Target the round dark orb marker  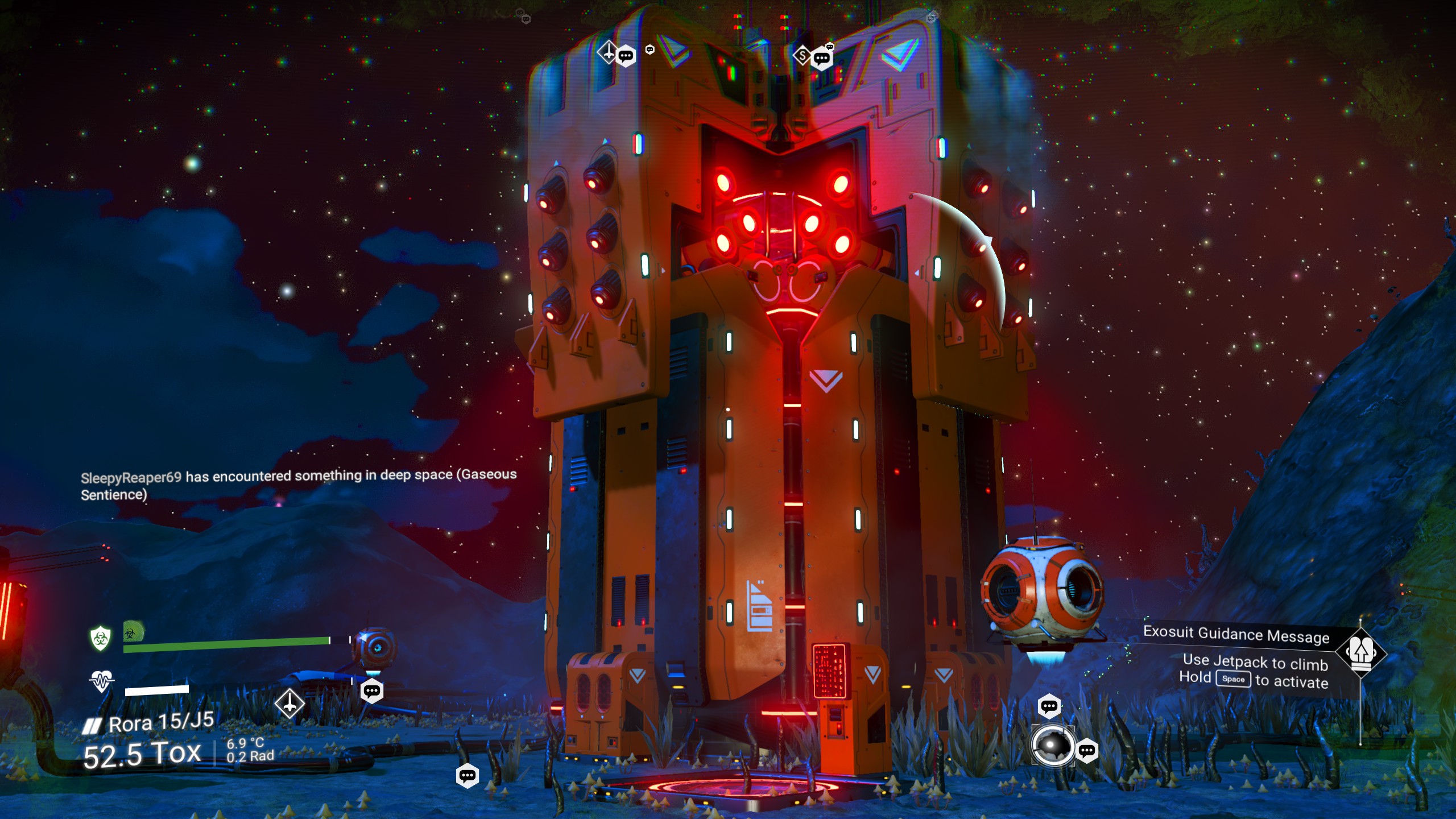pyautogui.click(x=1053, y=746)
